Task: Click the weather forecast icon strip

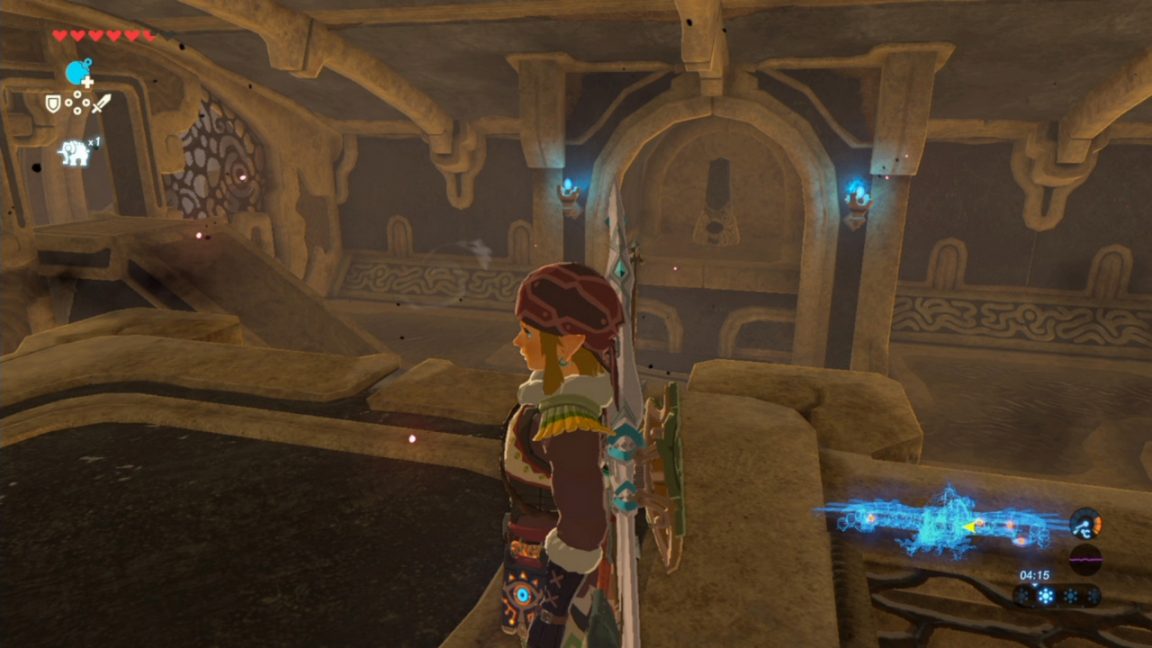Action: (x=1057, y=596)
